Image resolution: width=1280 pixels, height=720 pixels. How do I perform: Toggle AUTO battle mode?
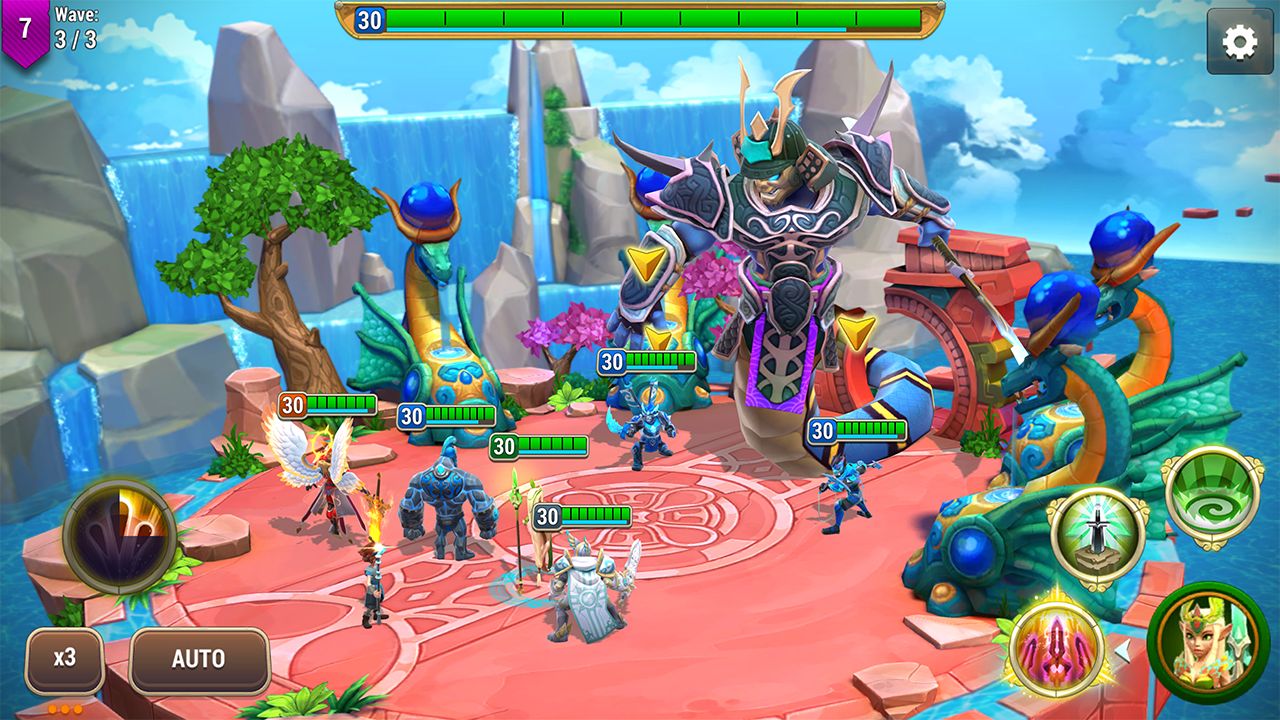pos(199,658)
